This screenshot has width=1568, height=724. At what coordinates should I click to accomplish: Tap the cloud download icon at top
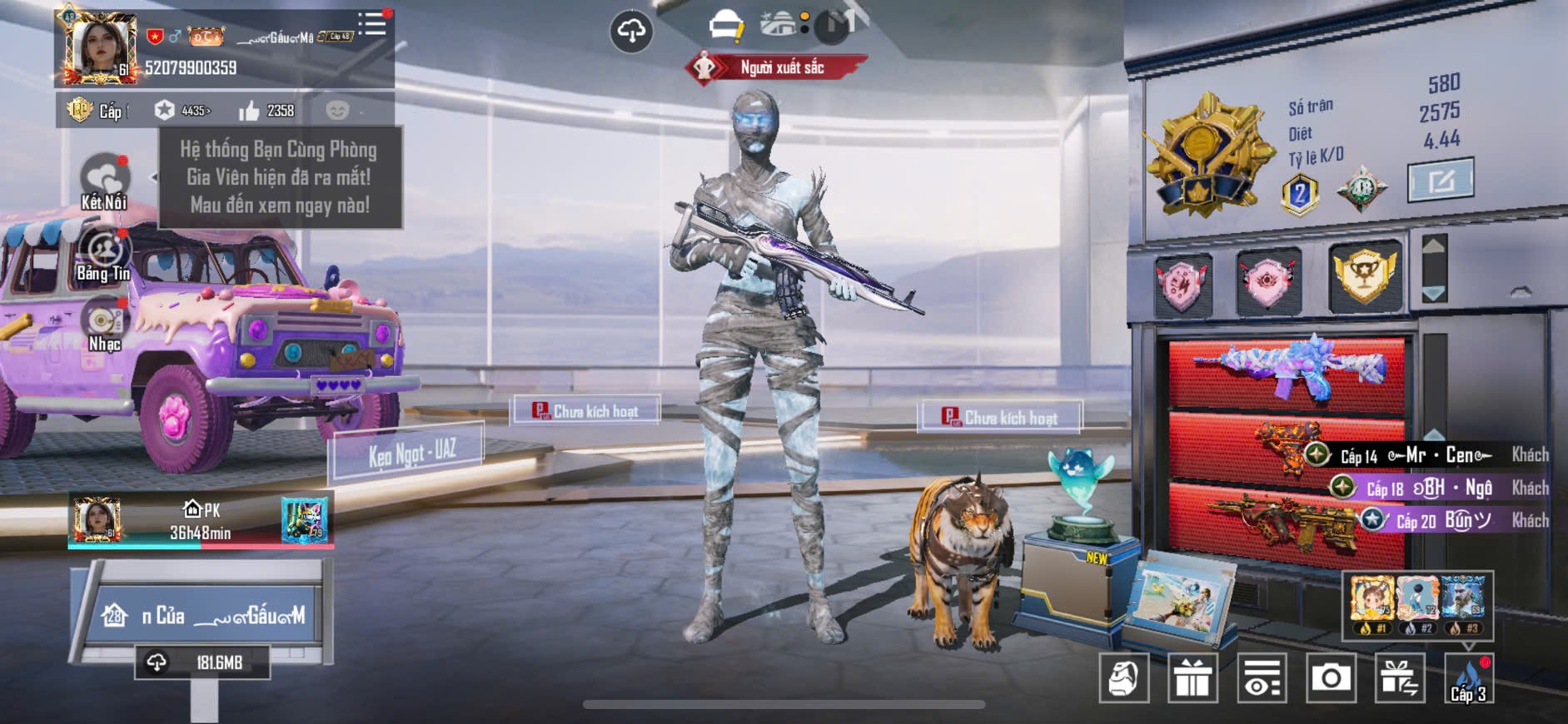[631, 32]
